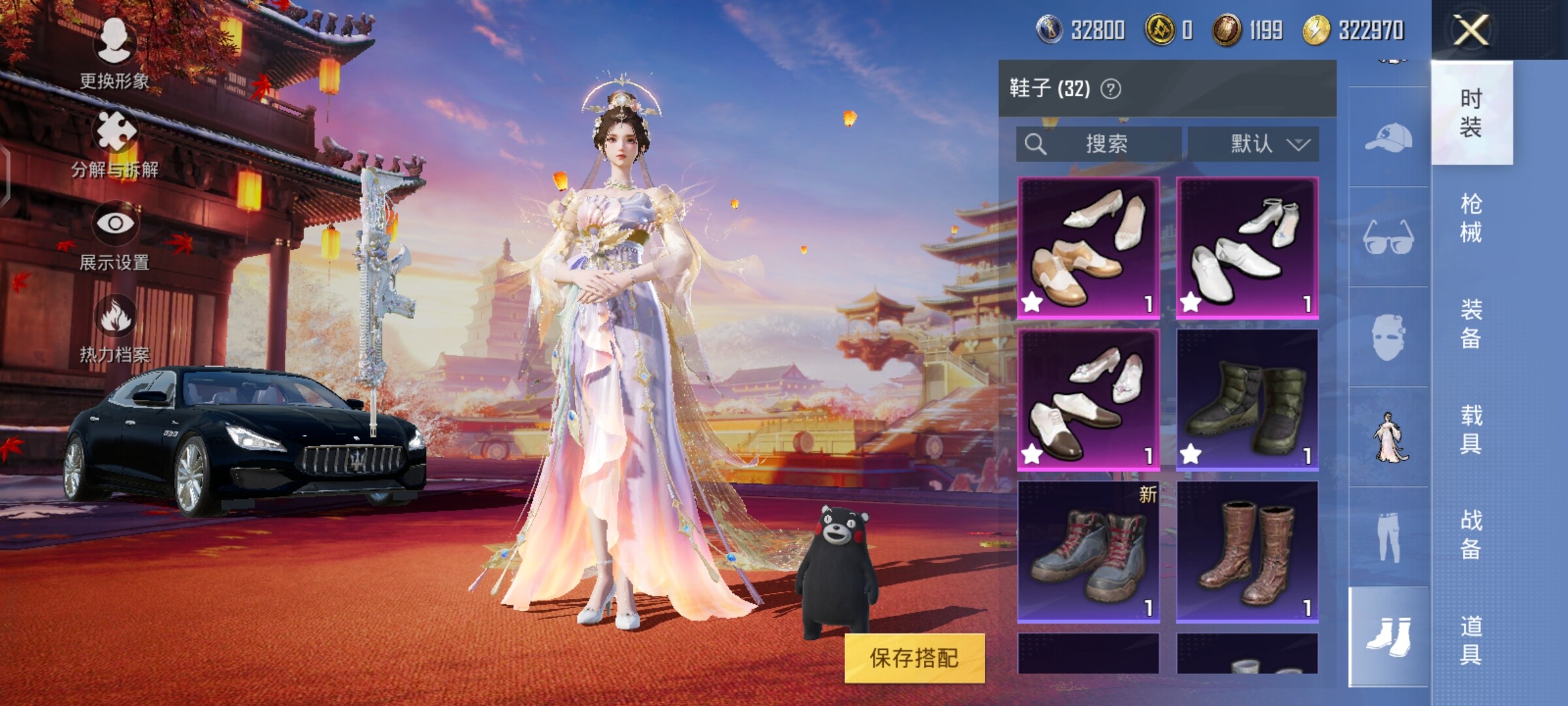Open the glasses accessory category
This screenshot has height=706, width=1568.
point(1388,237)
